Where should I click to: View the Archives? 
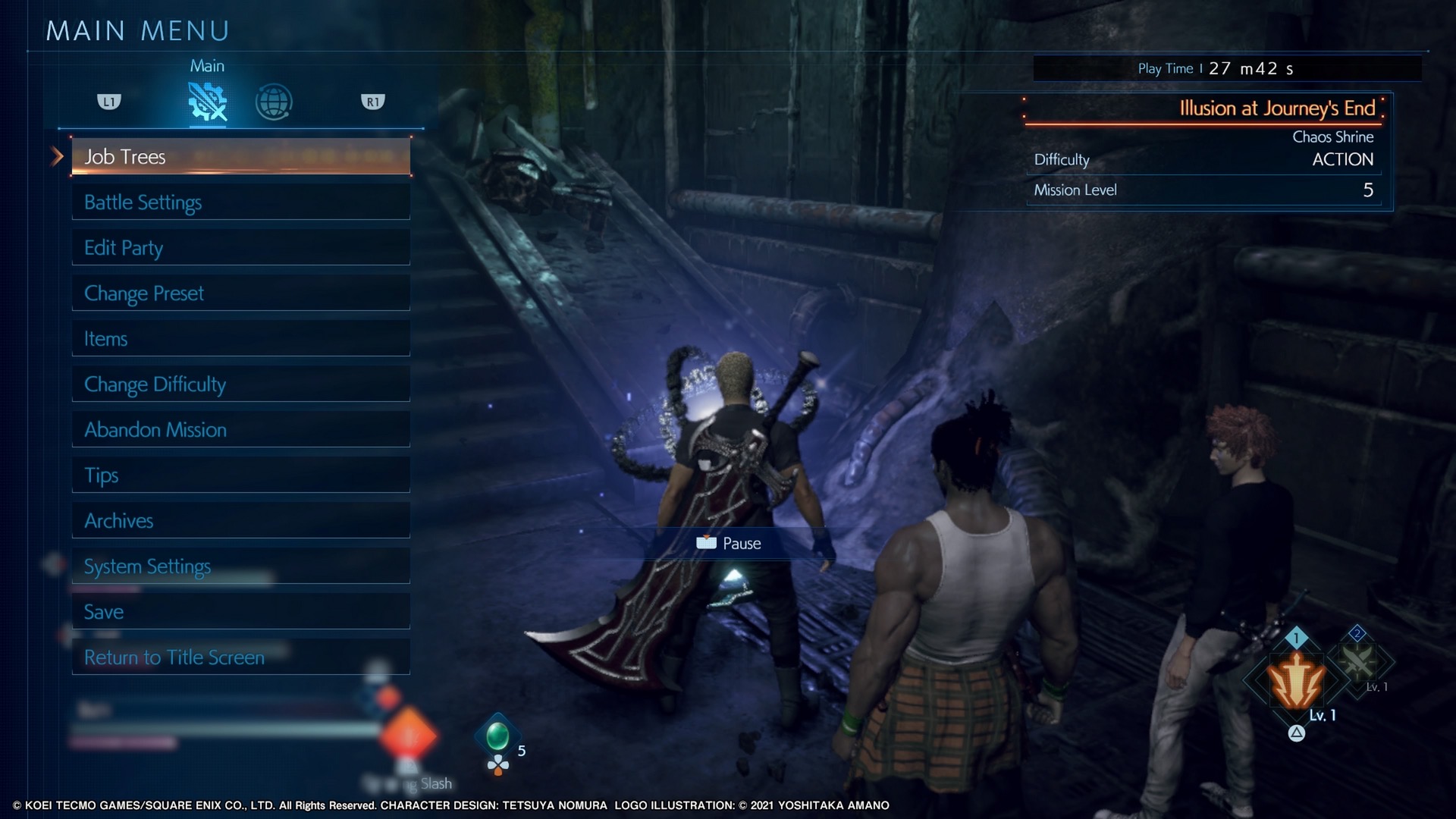click(240, 521)
